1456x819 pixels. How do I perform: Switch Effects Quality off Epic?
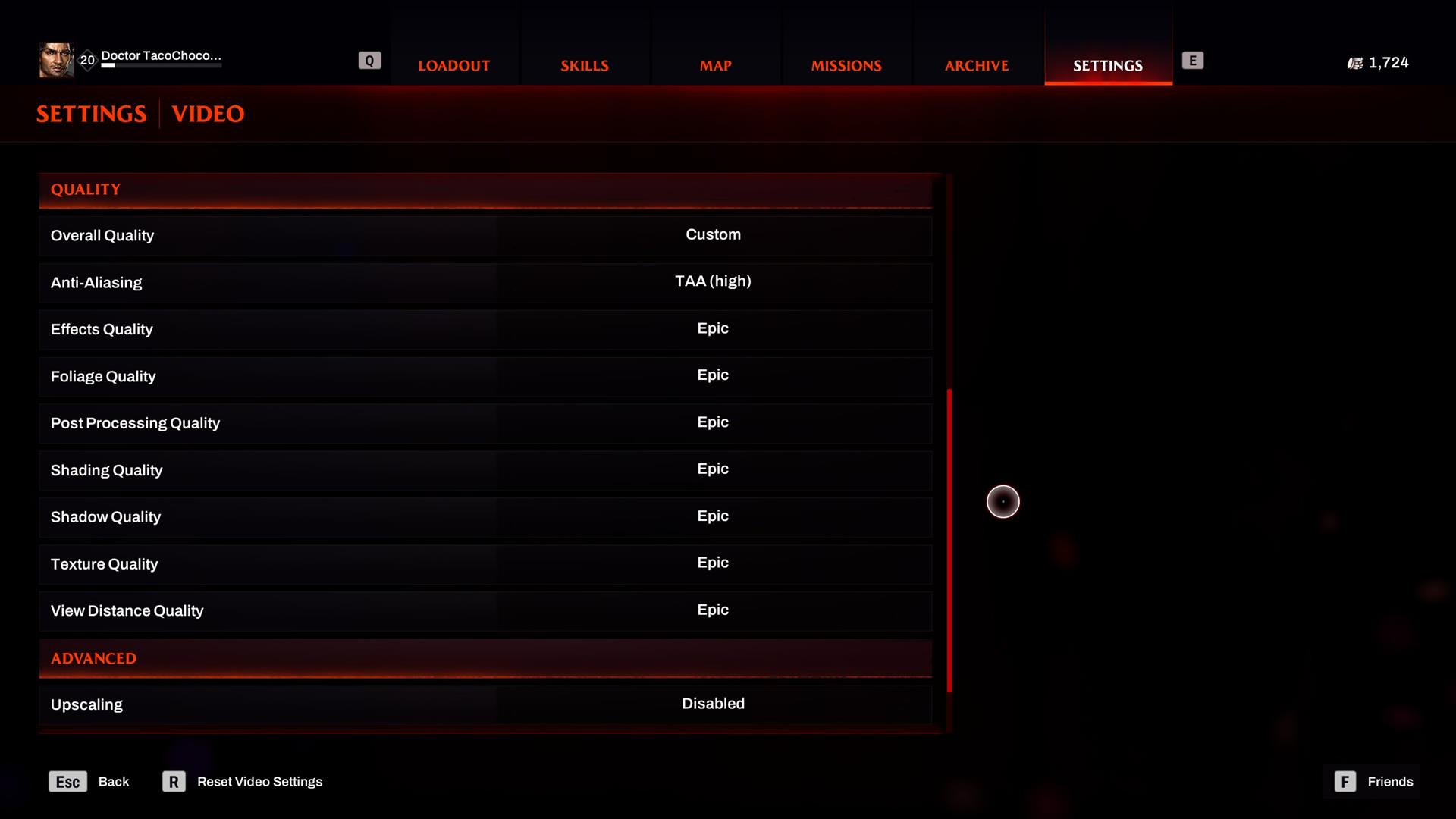coord(713,328)
